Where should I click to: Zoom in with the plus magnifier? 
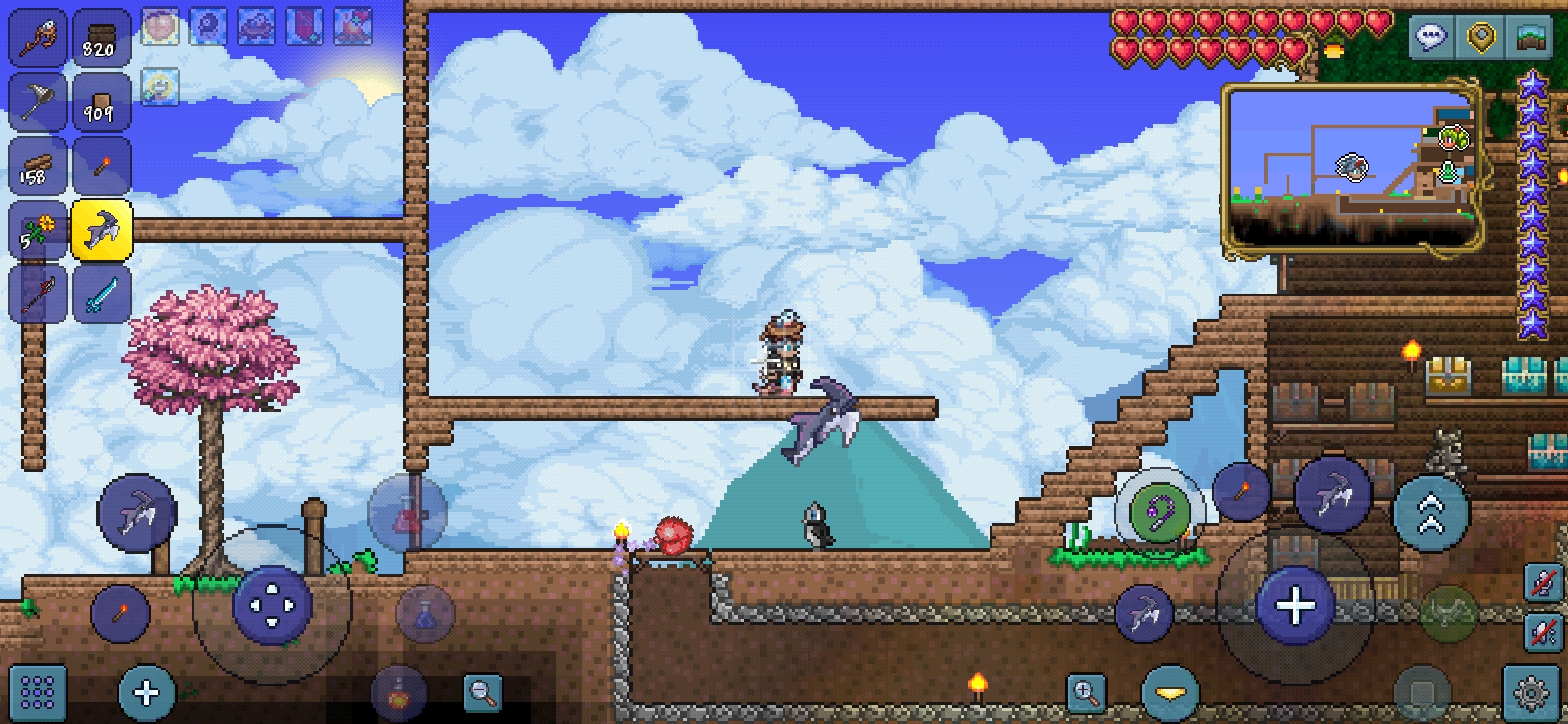pyautogui.click(x=1086, y=693)
